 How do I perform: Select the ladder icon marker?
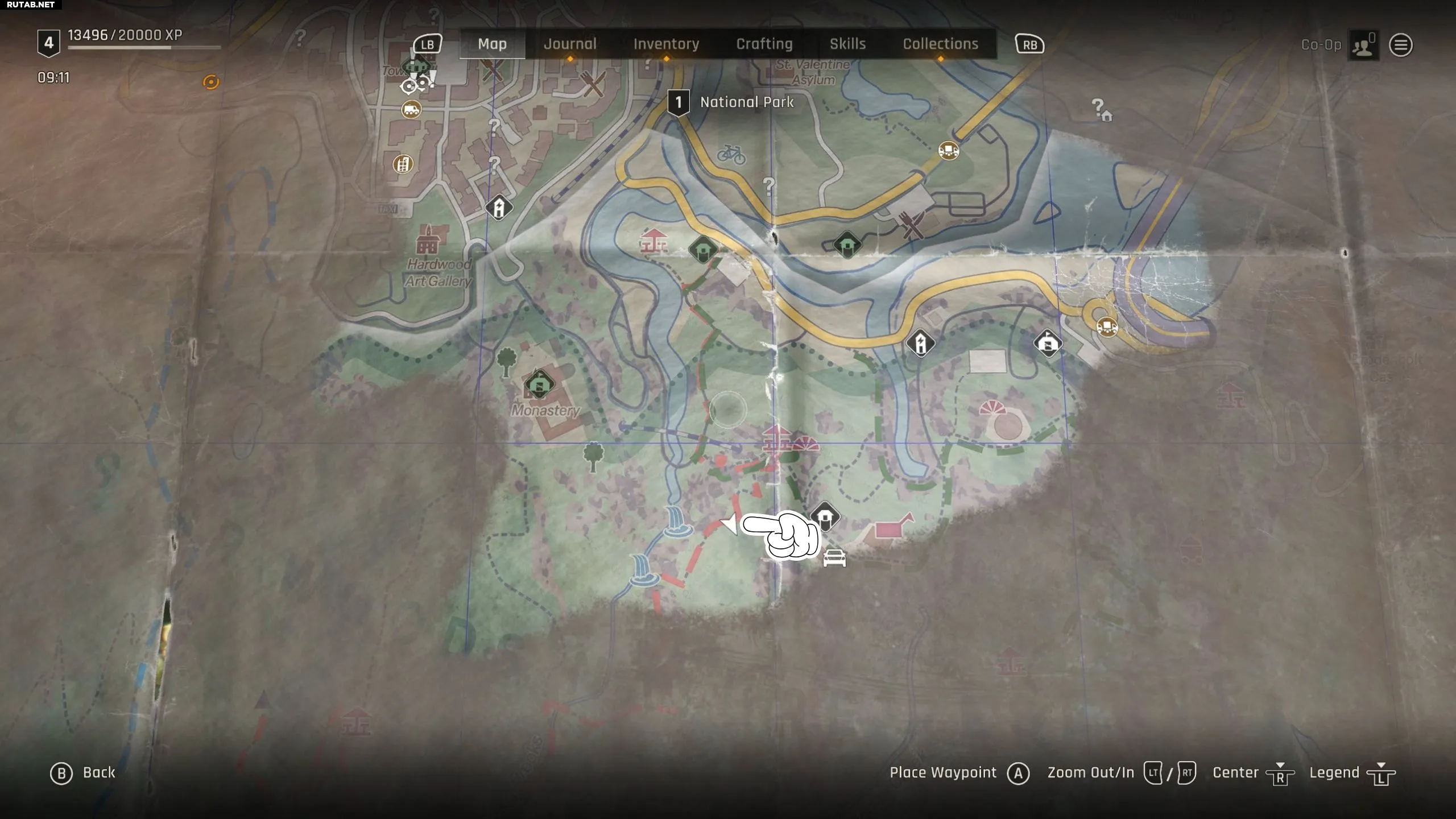(x=403, y=165)
